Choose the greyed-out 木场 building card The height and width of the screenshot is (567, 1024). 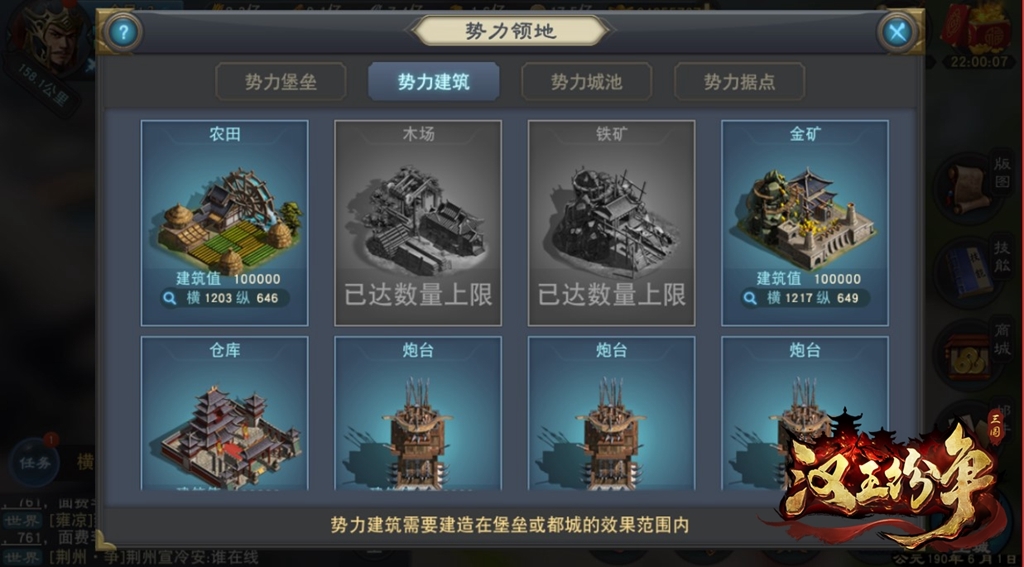tap(418, 222)
